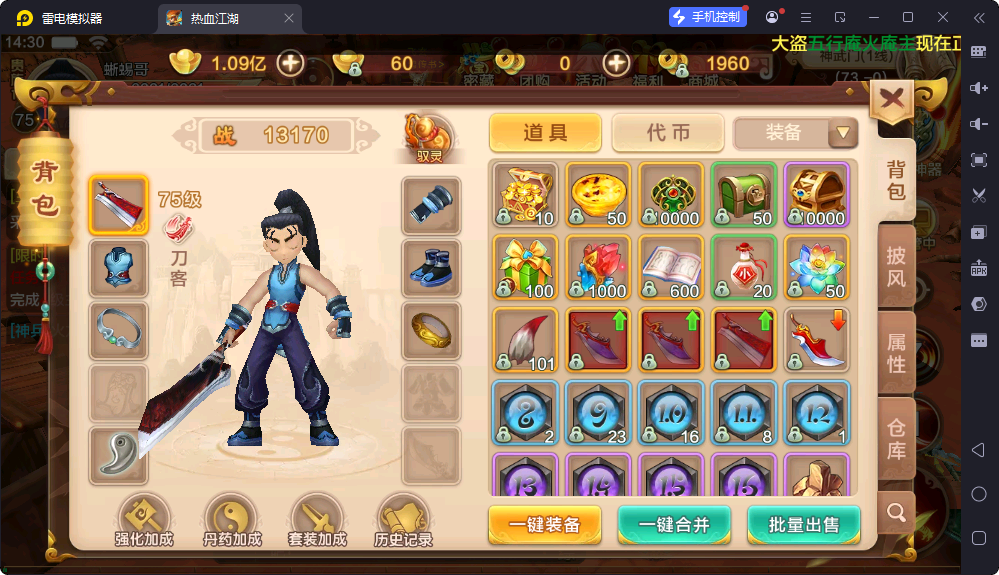Open the 装备 filter dropdown
Viewport: 999px width, 575px height.
click(796, 133)
